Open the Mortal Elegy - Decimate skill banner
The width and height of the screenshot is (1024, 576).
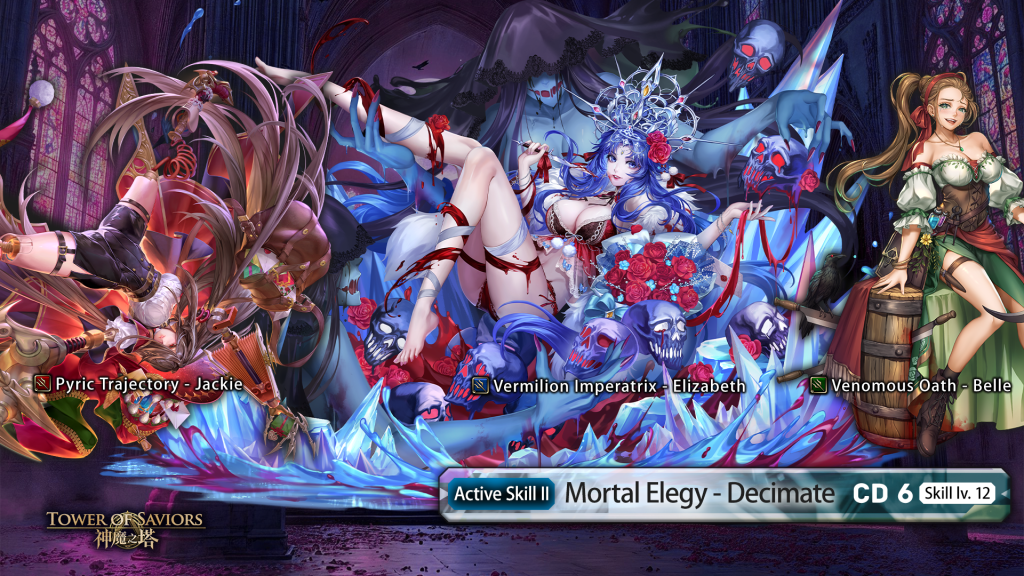point(699,493)
